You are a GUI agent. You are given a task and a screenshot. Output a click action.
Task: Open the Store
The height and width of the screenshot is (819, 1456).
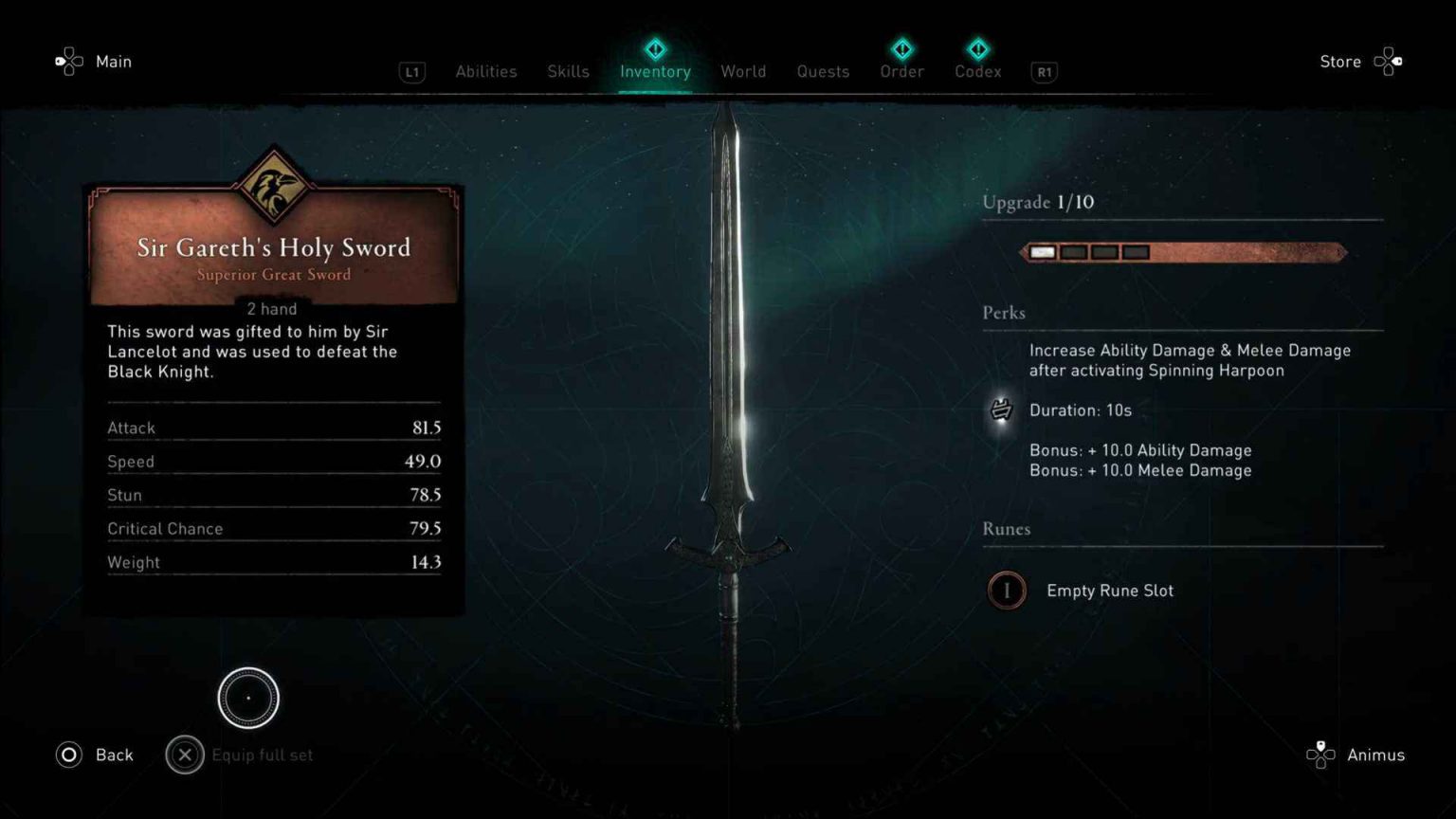pyautogui.click(x=1339, y=62)
